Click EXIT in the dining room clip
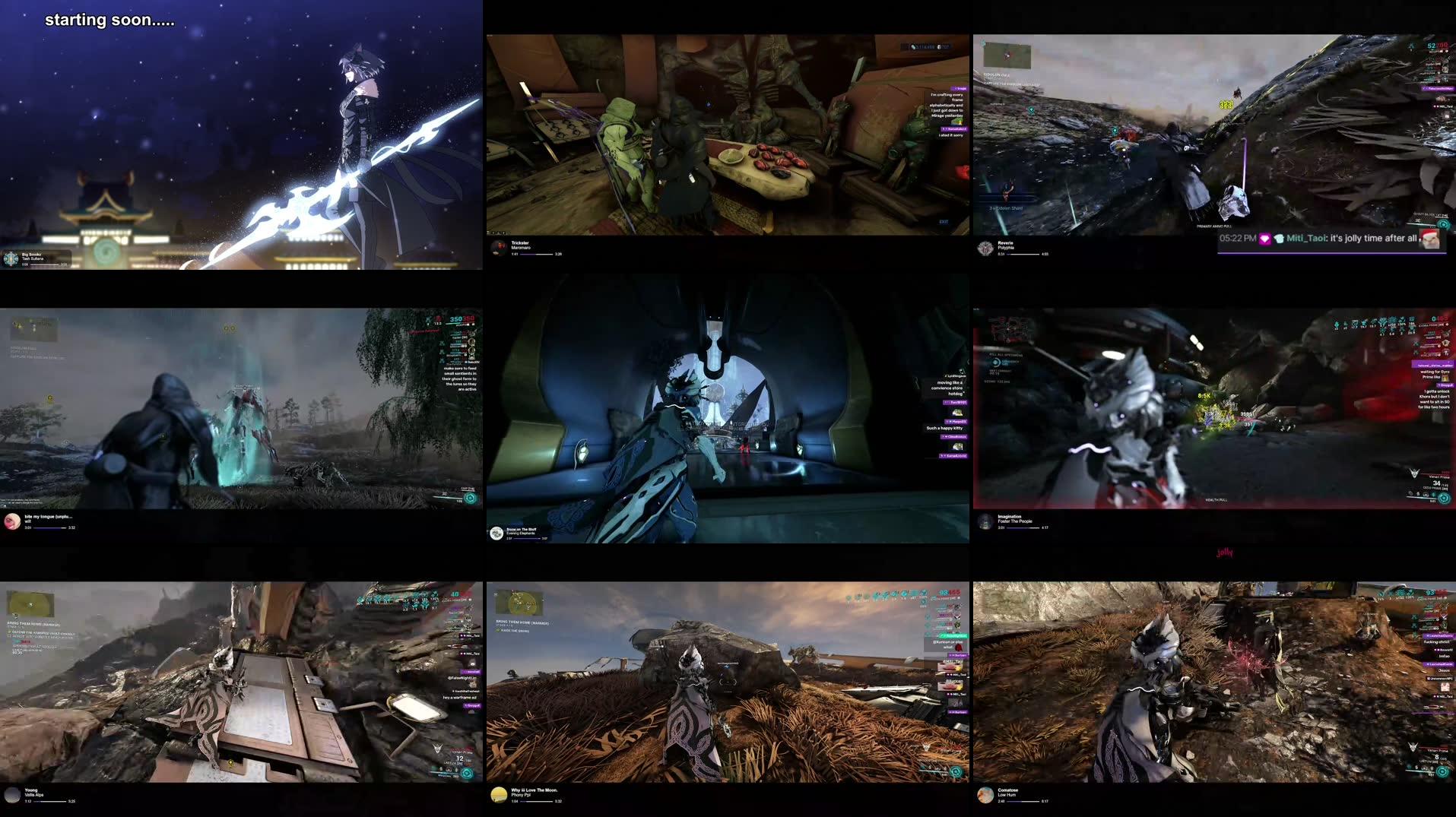 944,222
